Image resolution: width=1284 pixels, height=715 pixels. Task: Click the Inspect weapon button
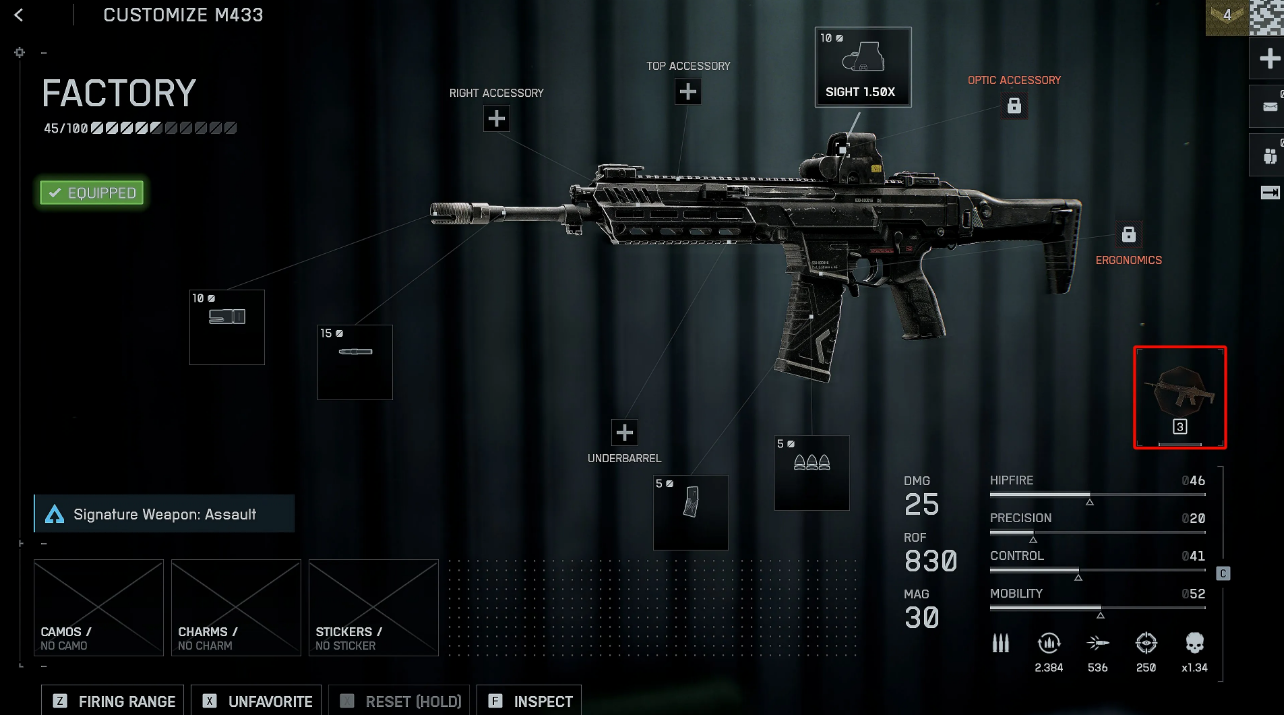pos(530,701)
